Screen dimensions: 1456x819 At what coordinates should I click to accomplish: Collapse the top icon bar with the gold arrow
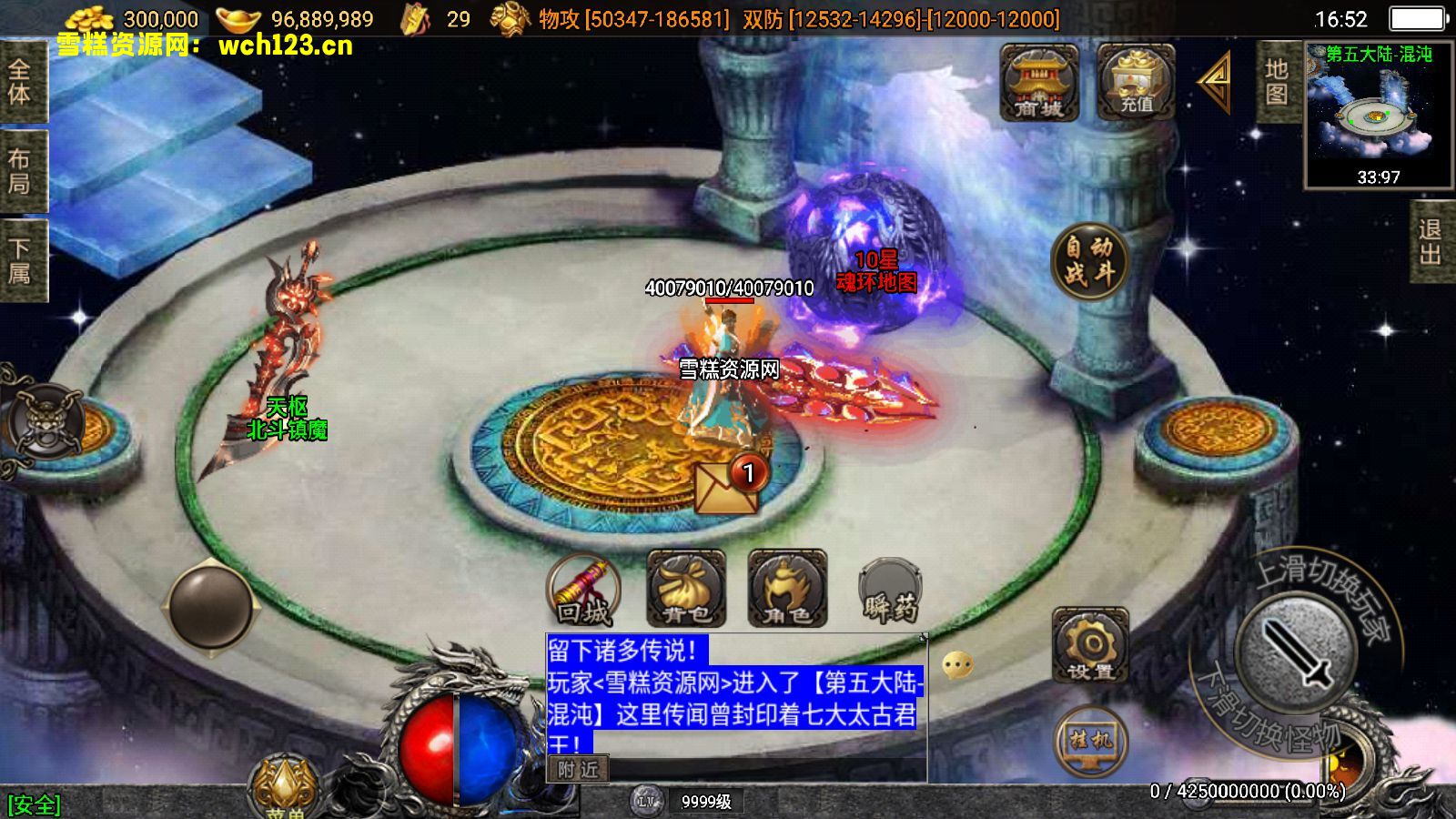click(1216, 83)
